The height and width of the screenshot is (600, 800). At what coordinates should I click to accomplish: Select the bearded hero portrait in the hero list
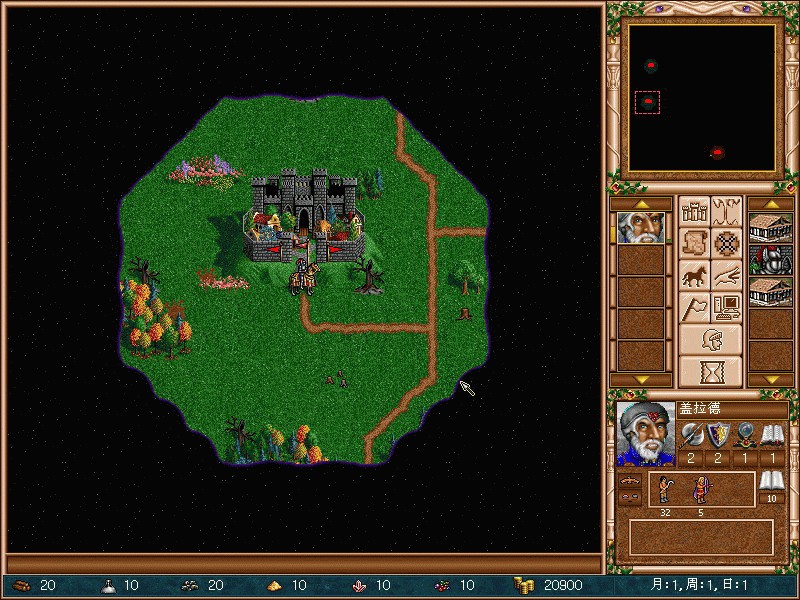[641, 228]
